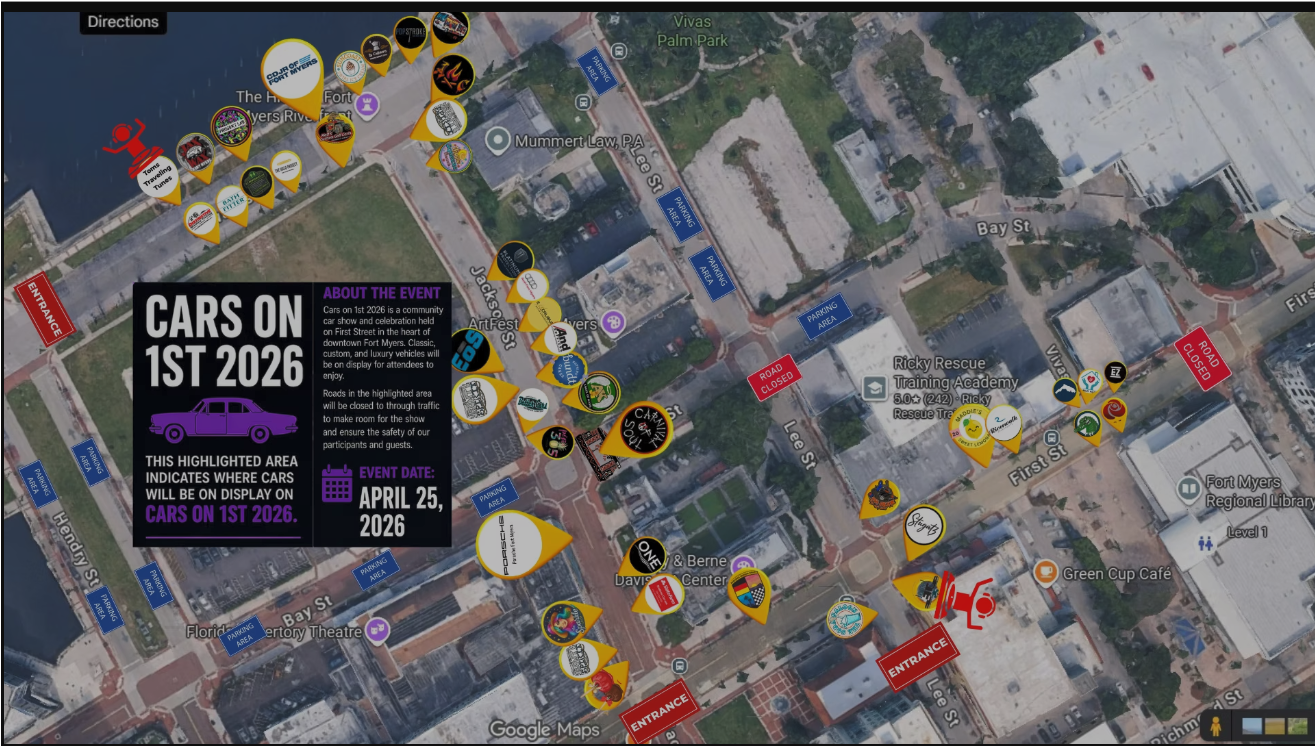
Task: Select the Toms Traveling Tunes marker
Action: tap(157, 174)
